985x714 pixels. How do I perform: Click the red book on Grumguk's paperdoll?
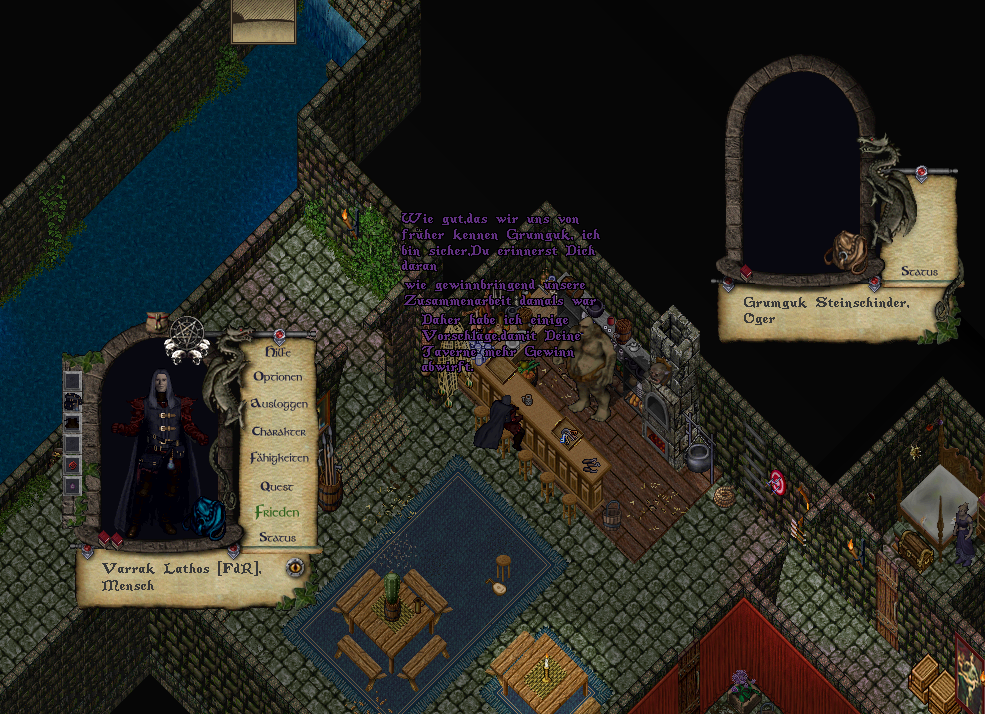(x=746, y=272)
